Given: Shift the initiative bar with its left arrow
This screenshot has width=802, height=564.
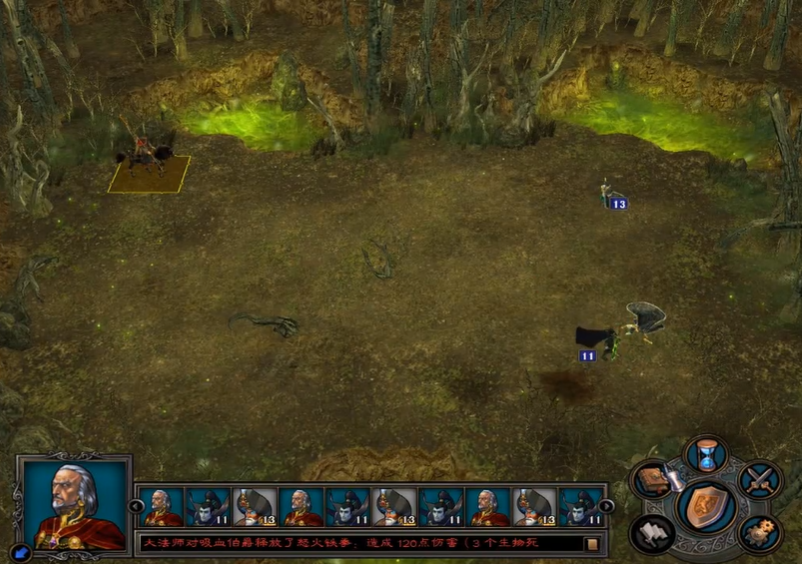Looking at the screenshot, I should (137, 506).
